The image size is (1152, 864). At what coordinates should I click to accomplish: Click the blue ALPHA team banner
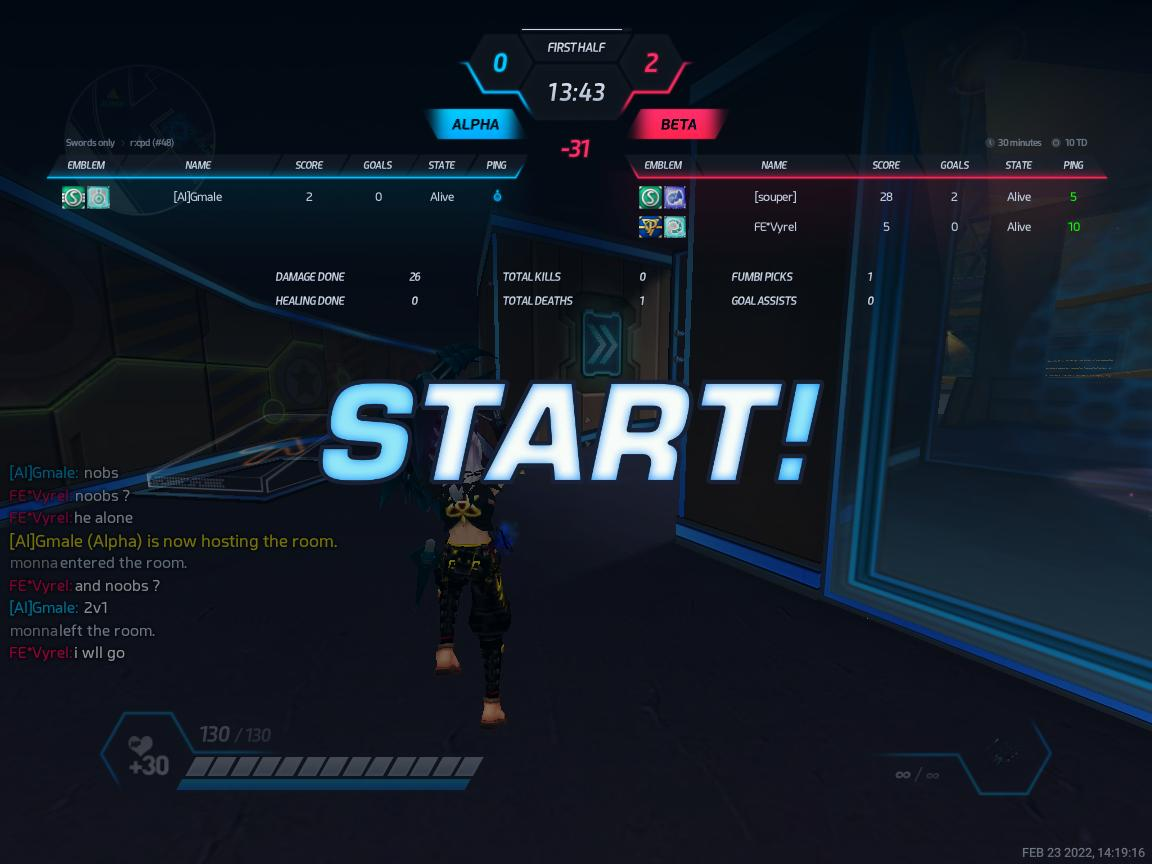[476, 125]
